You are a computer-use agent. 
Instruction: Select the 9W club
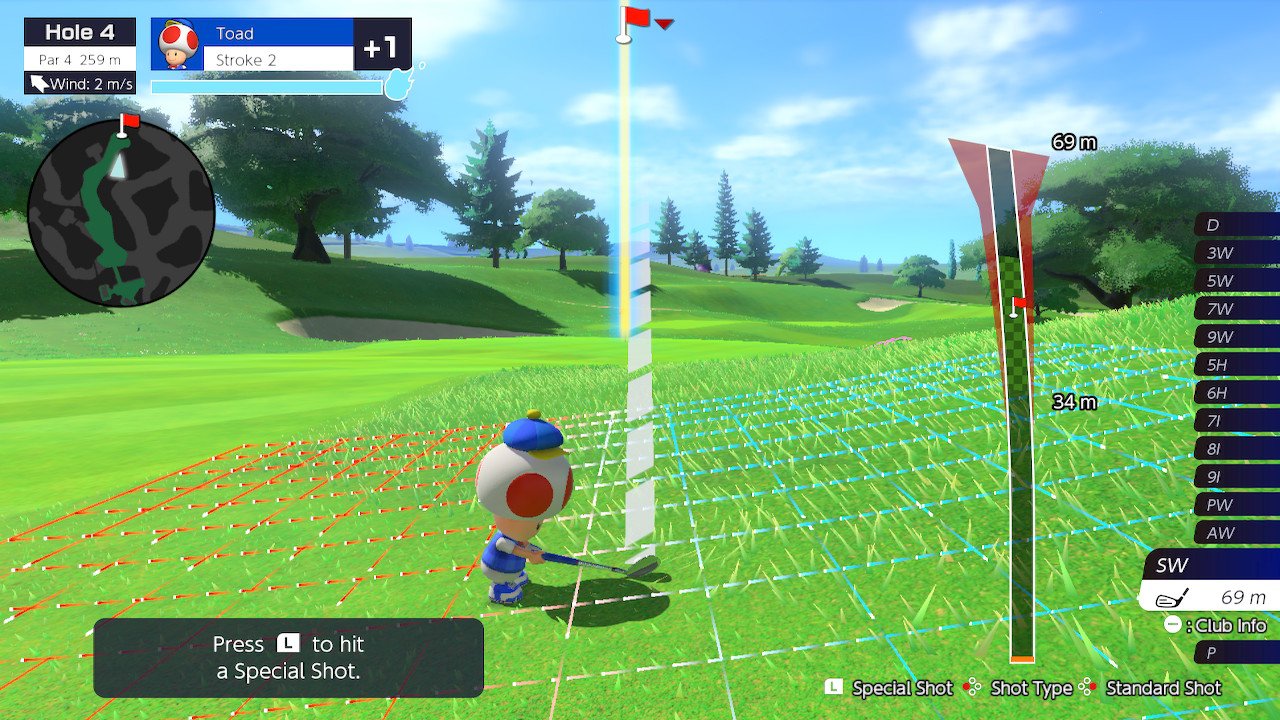1236,337
